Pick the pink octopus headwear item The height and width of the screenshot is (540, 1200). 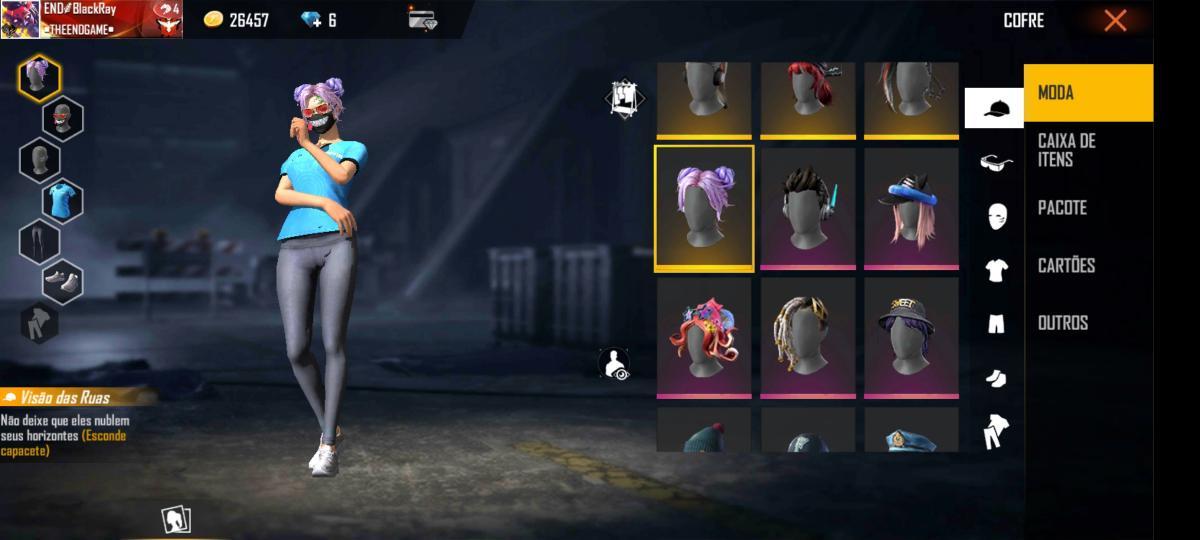coord(704,337)
